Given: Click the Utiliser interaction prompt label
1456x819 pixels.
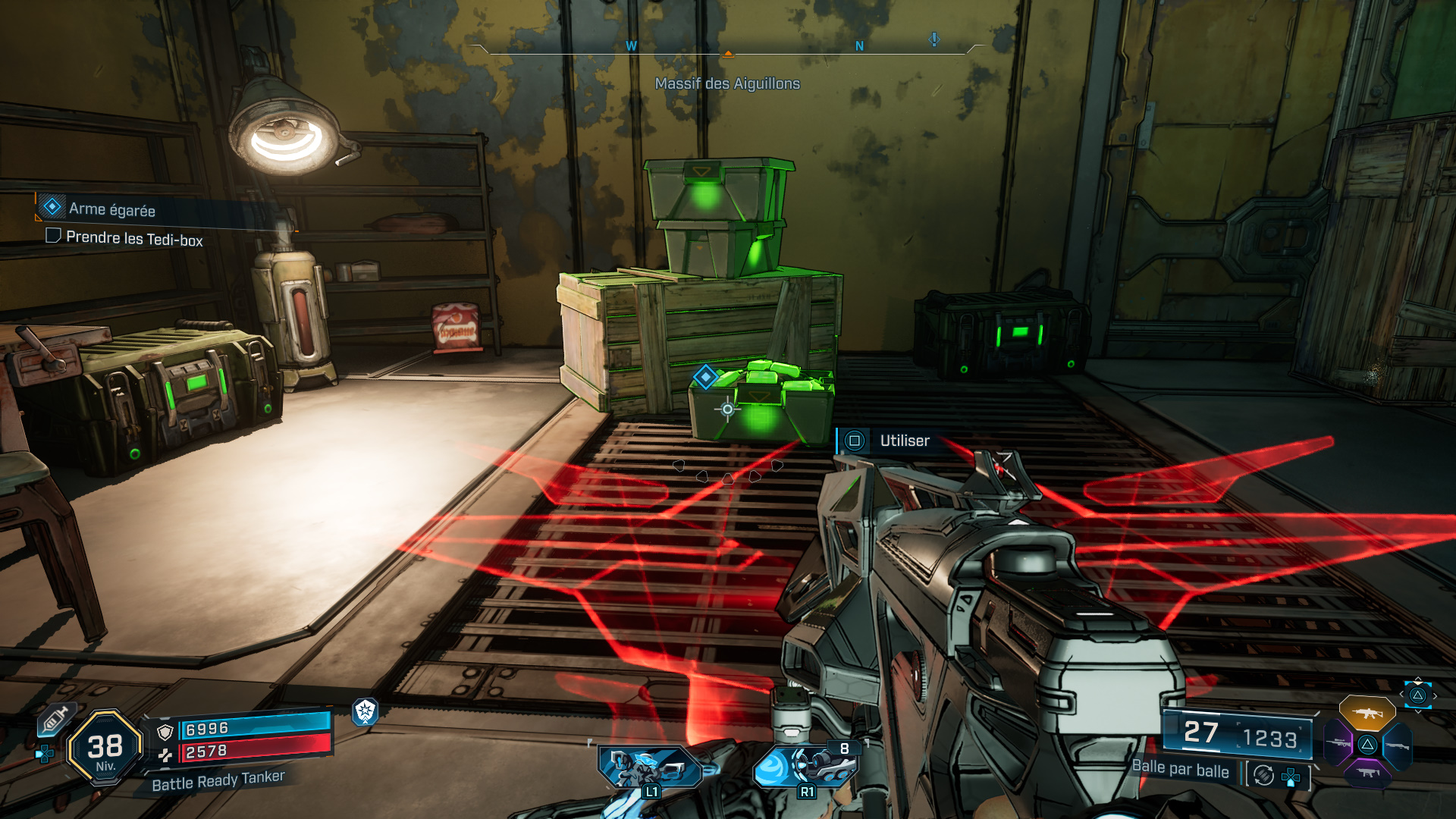Looking at the screenshot, I should coord(904,441).
